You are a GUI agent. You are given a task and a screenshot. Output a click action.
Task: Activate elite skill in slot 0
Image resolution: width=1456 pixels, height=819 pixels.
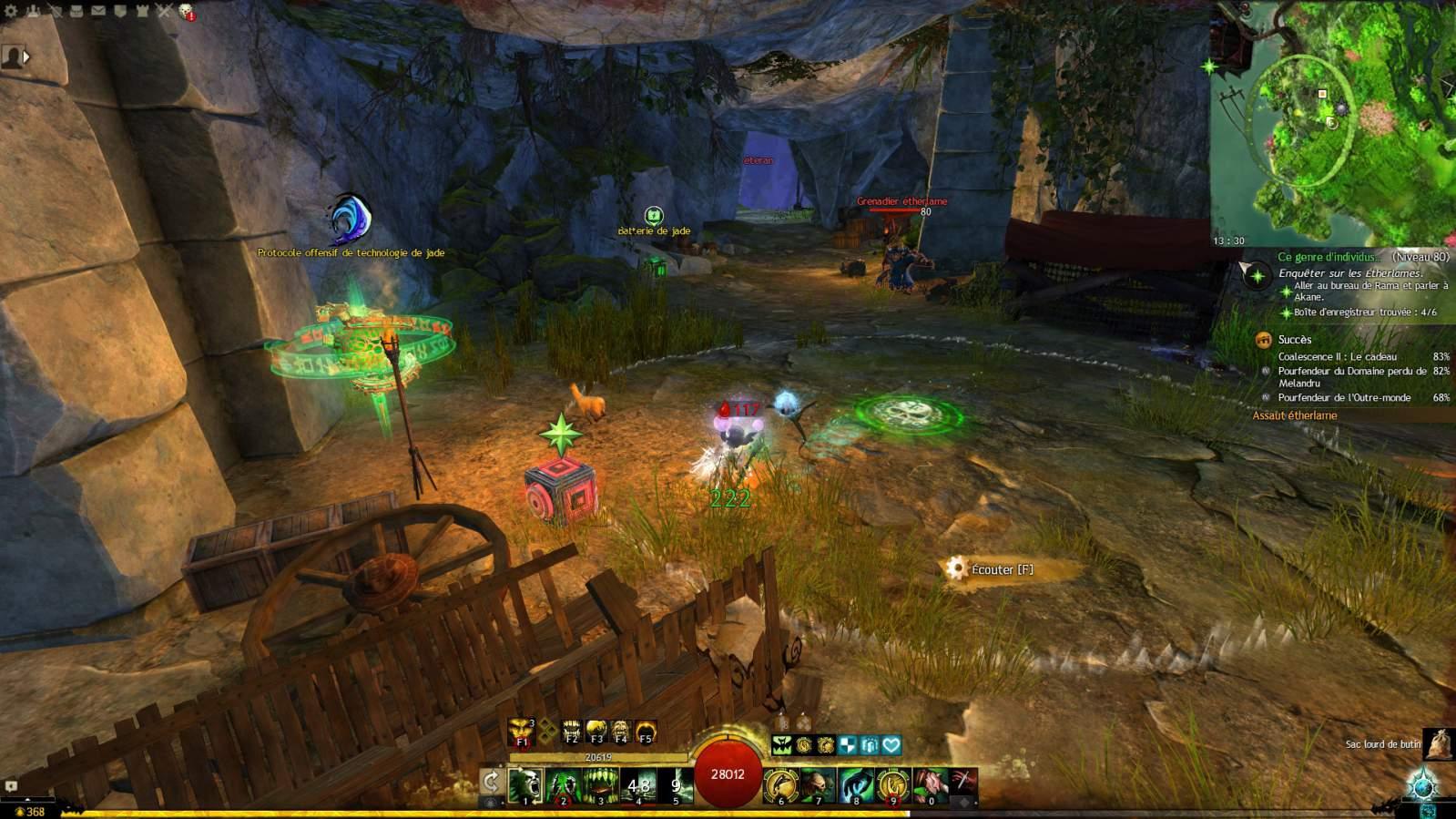(x=931, y=785)
